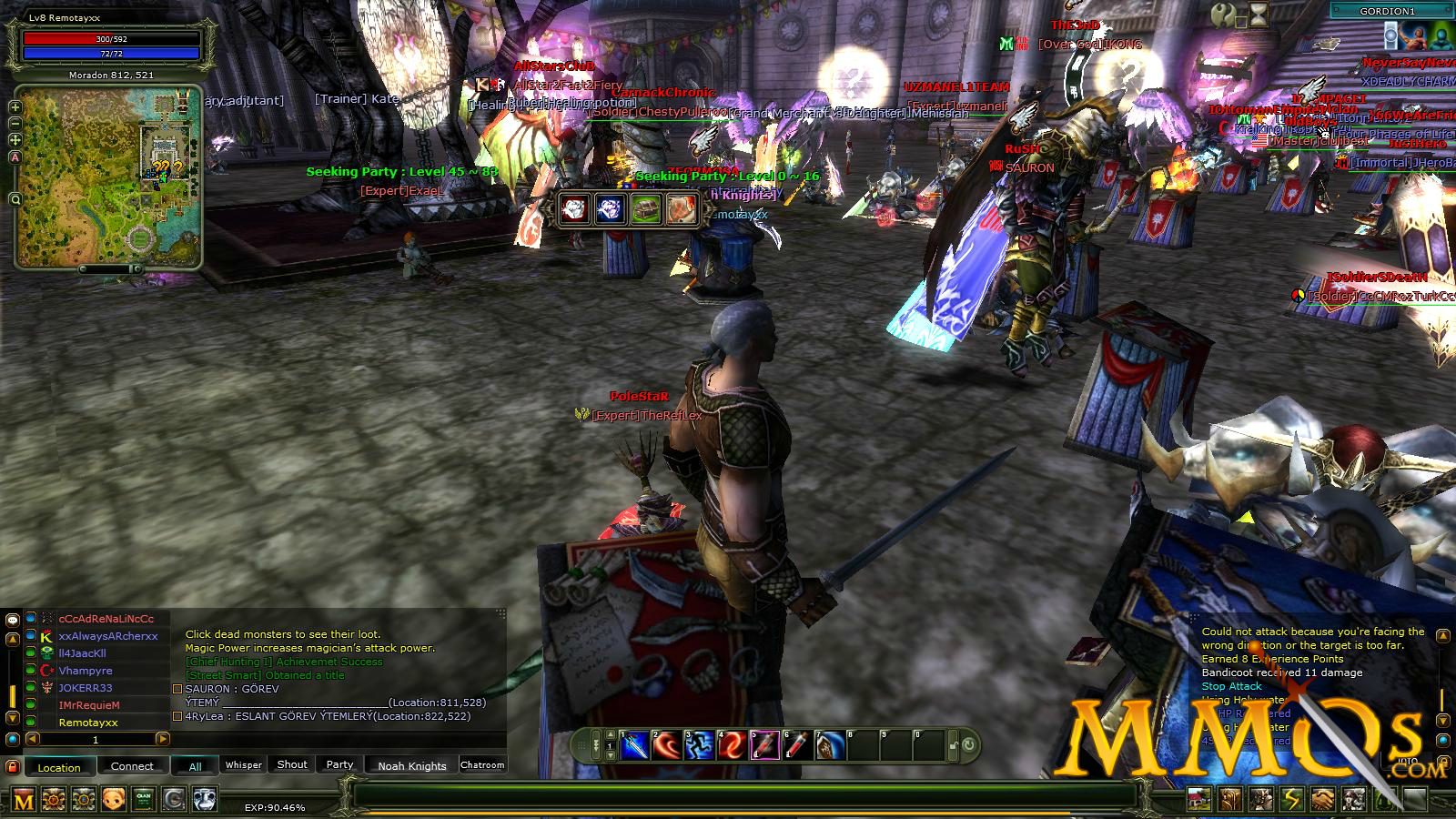Screen dimensions: 1456x819
Task: Switch to the Whisper chat tab
Action: click(244, 765)
